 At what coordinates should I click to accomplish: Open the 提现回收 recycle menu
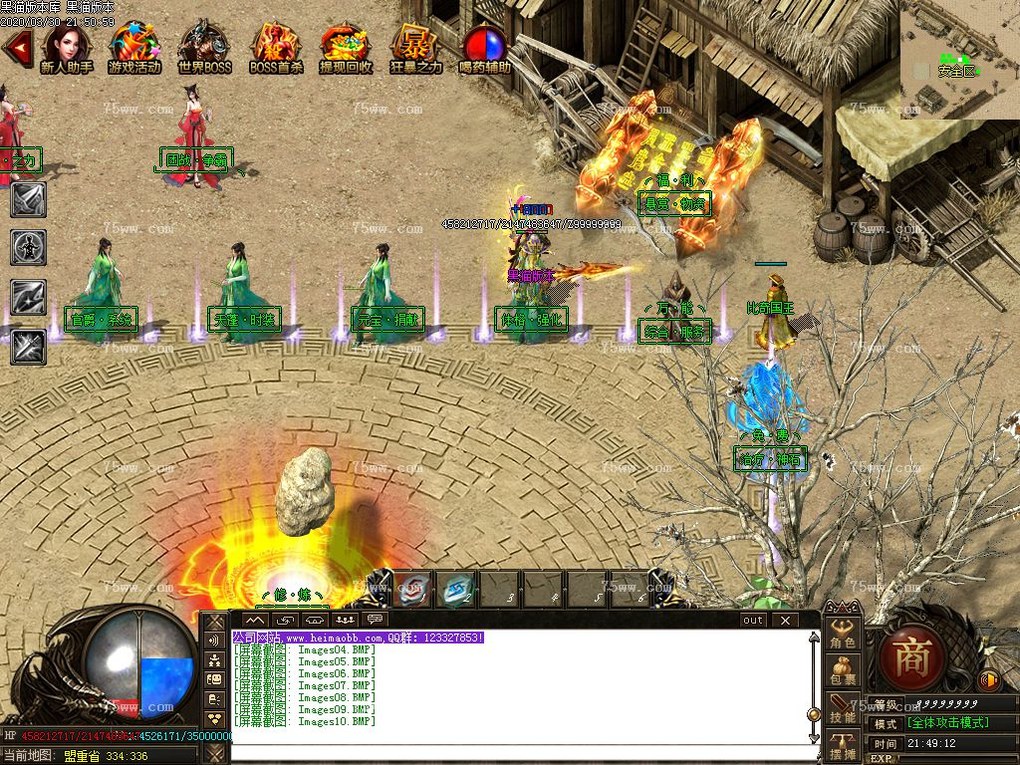tap(346, 46)
